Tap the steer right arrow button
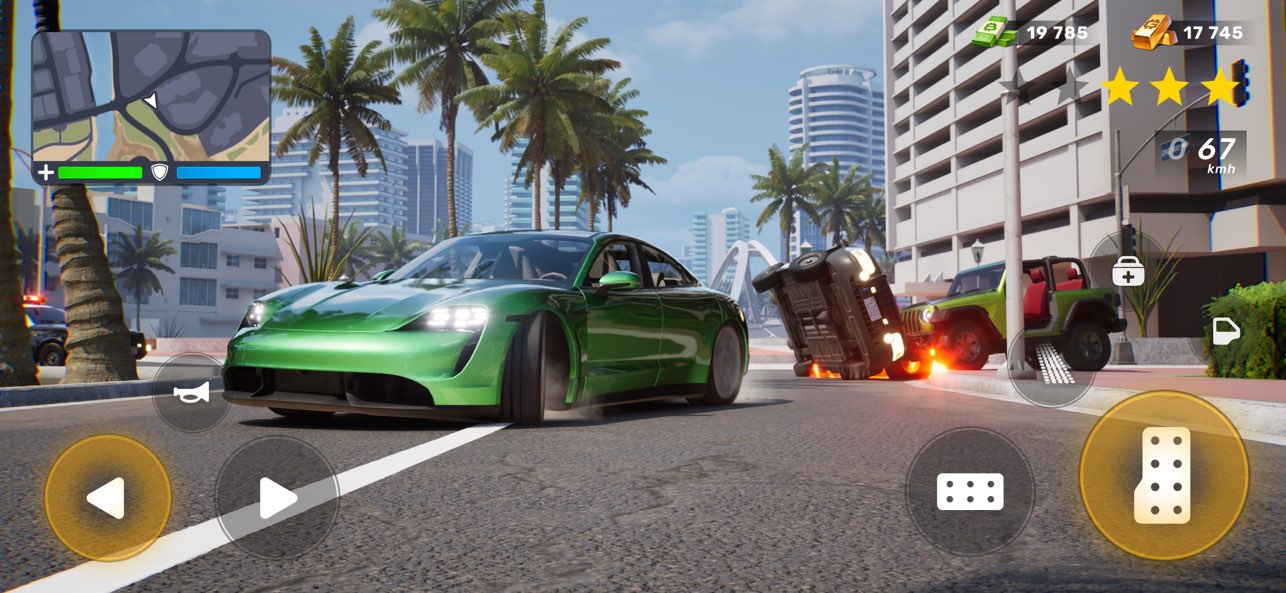The height and width of the screenshot is (593, 1286). tap(277, 497)
